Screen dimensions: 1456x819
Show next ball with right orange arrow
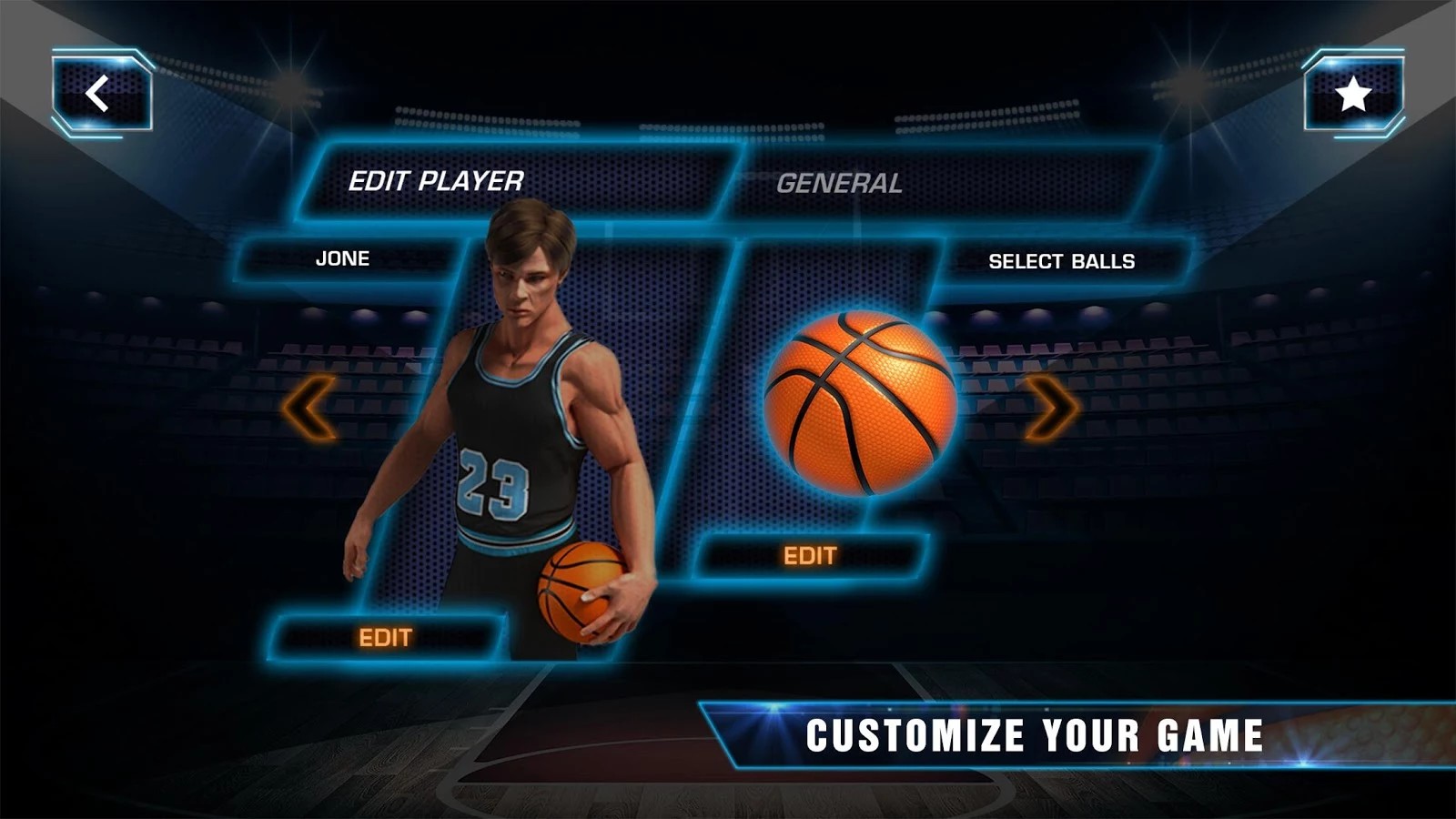point(1052,408)
